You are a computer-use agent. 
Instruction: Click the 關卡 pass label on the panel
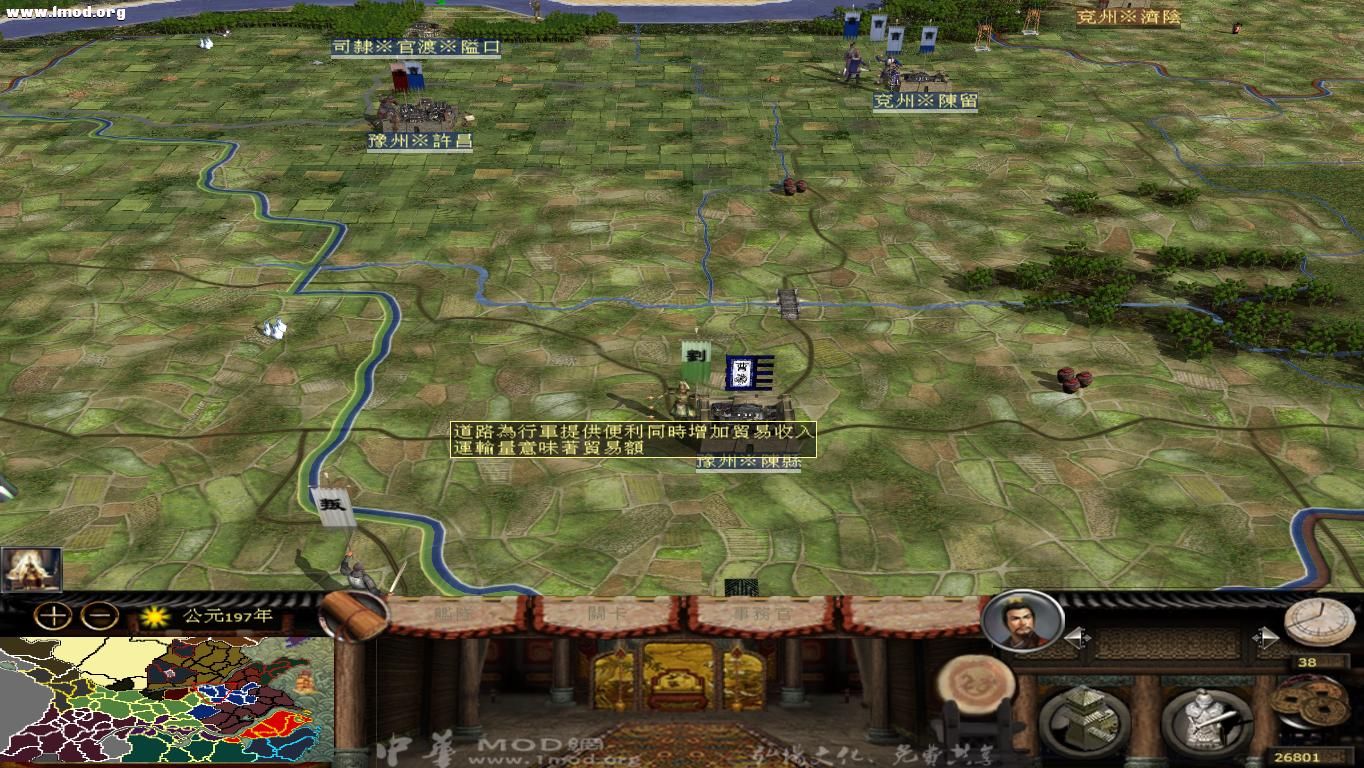605,615
